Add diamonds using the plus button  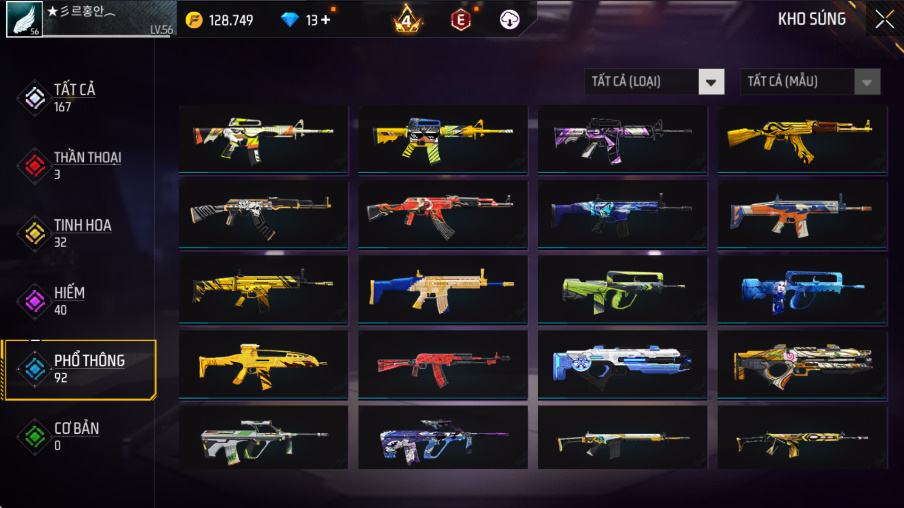pyautogui.click(x=325, y=20)
